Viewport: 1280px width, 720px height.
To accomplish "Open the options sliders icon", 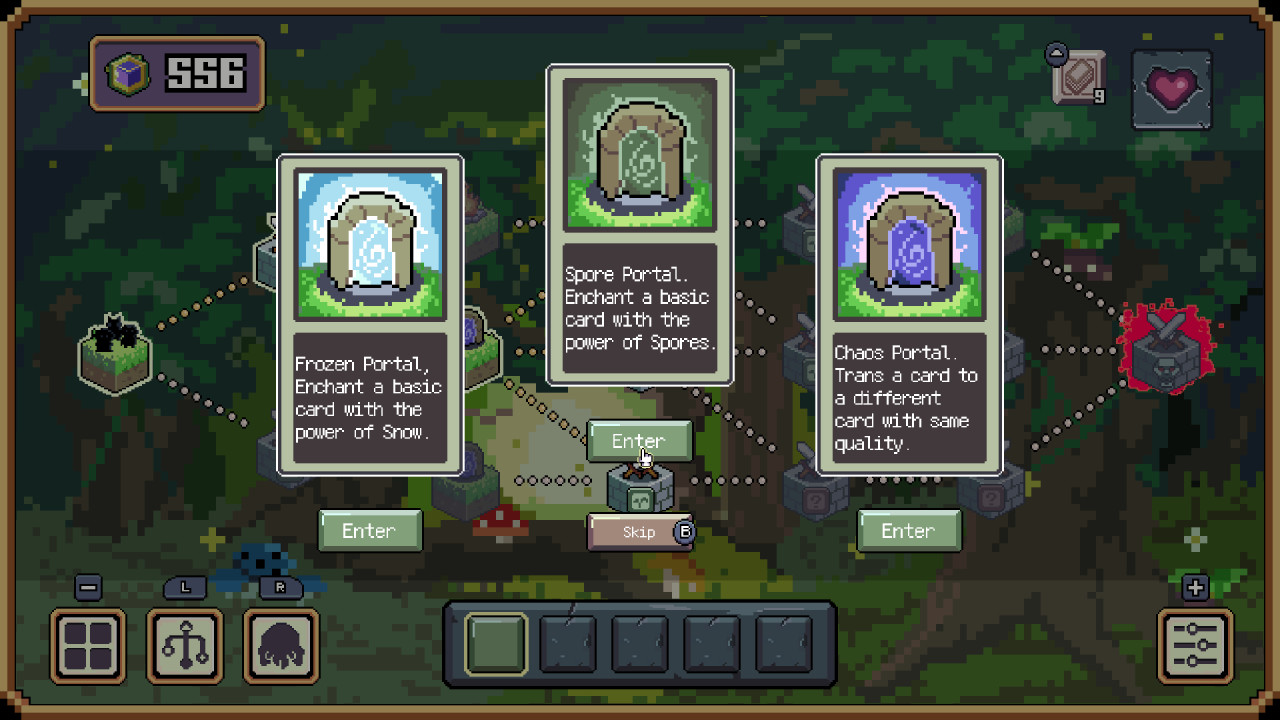I will point(1193,648).
